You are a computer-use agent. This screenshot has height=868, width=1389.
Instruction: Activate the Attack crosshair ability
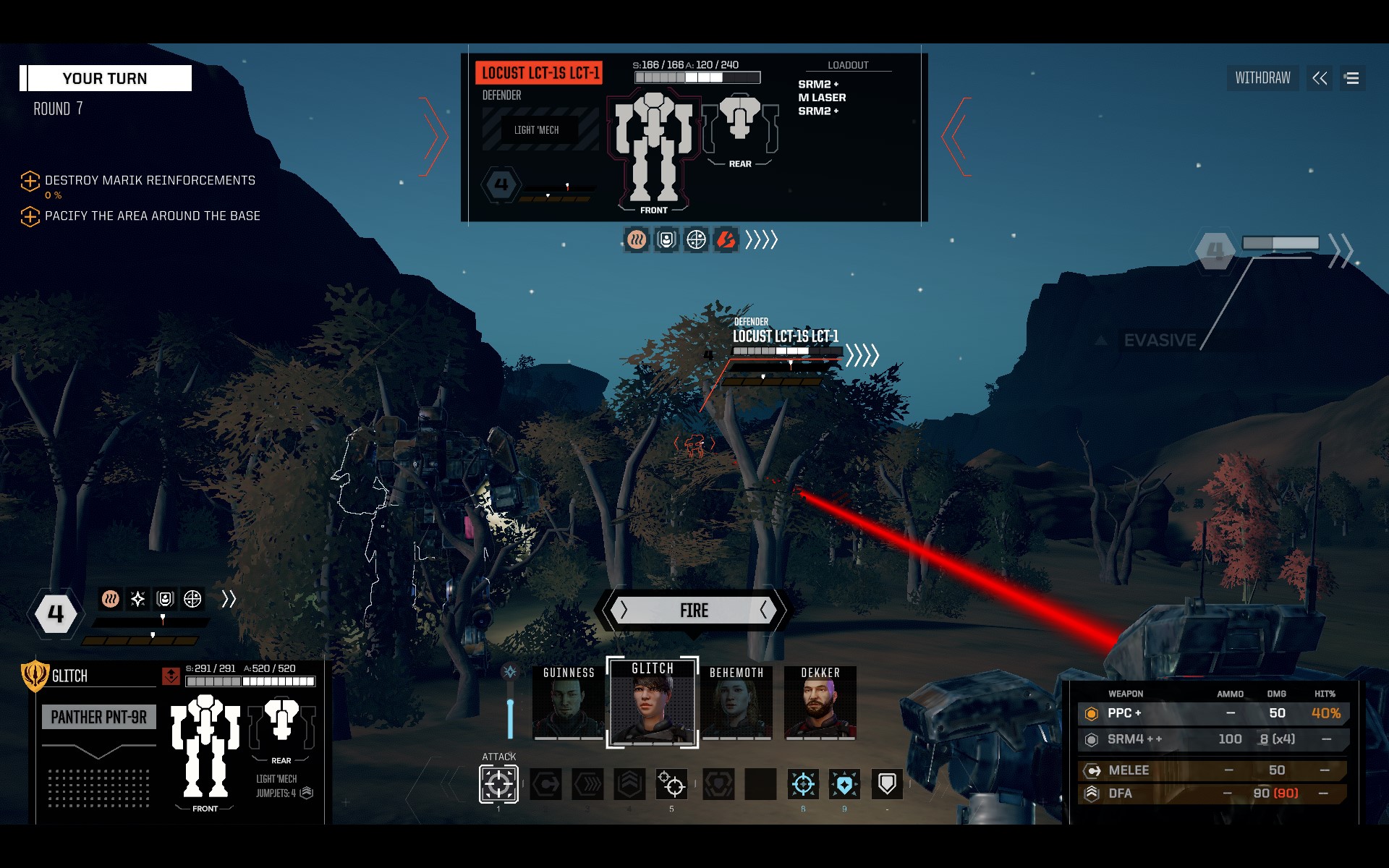tap(498, 784)
